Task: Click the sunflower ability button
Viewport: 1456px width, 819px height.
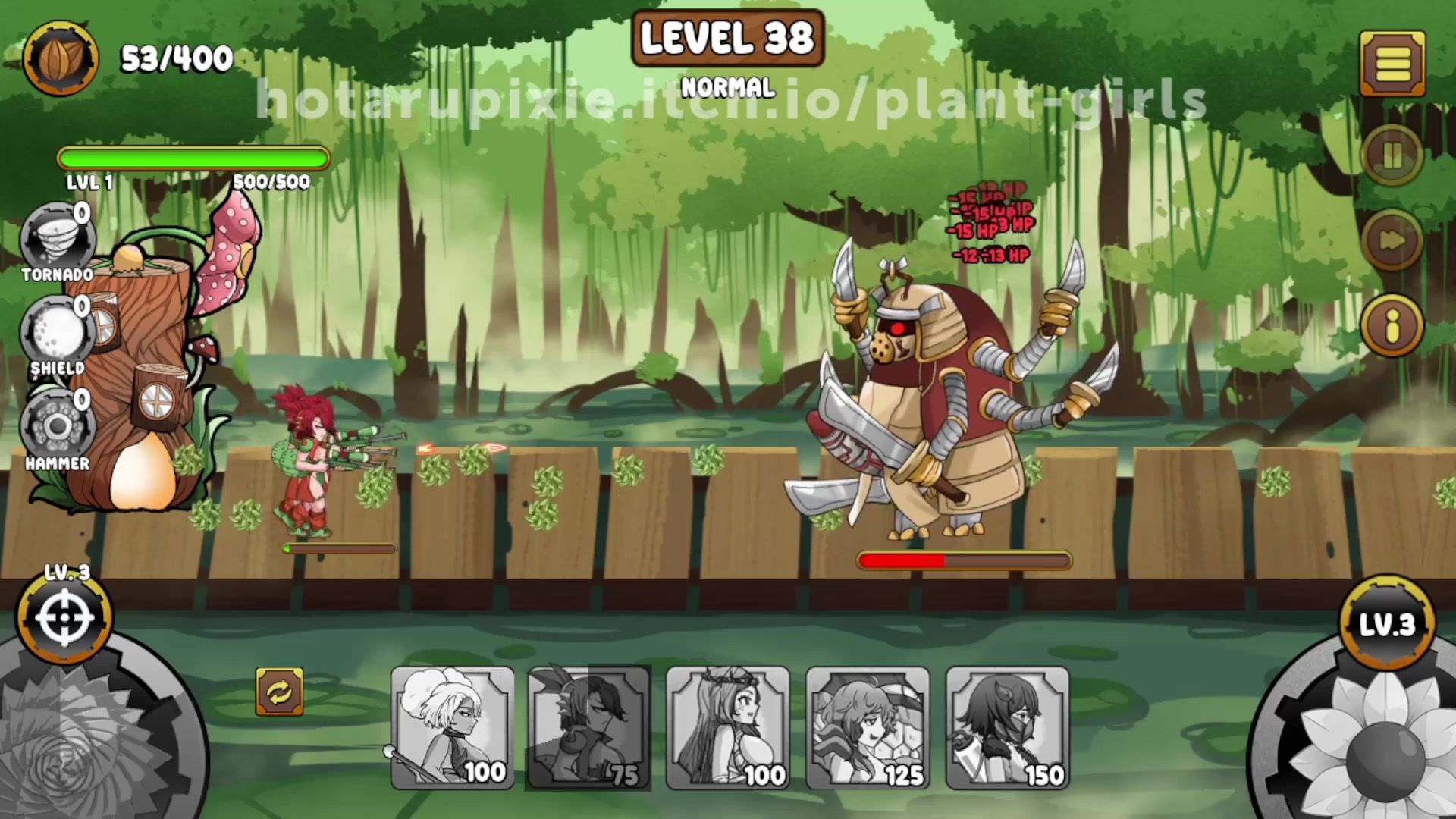Action: pyautogui.click(x=1373, y=747)
